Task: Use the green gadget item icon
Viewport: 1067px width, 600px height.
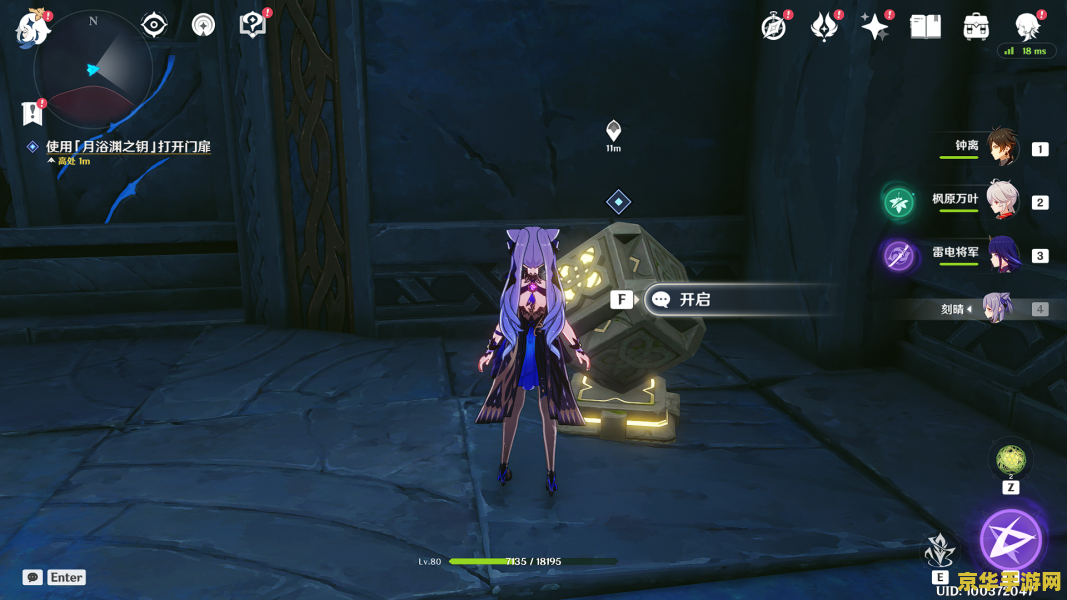Action: pyautogui.click(x=1010, y=460)
